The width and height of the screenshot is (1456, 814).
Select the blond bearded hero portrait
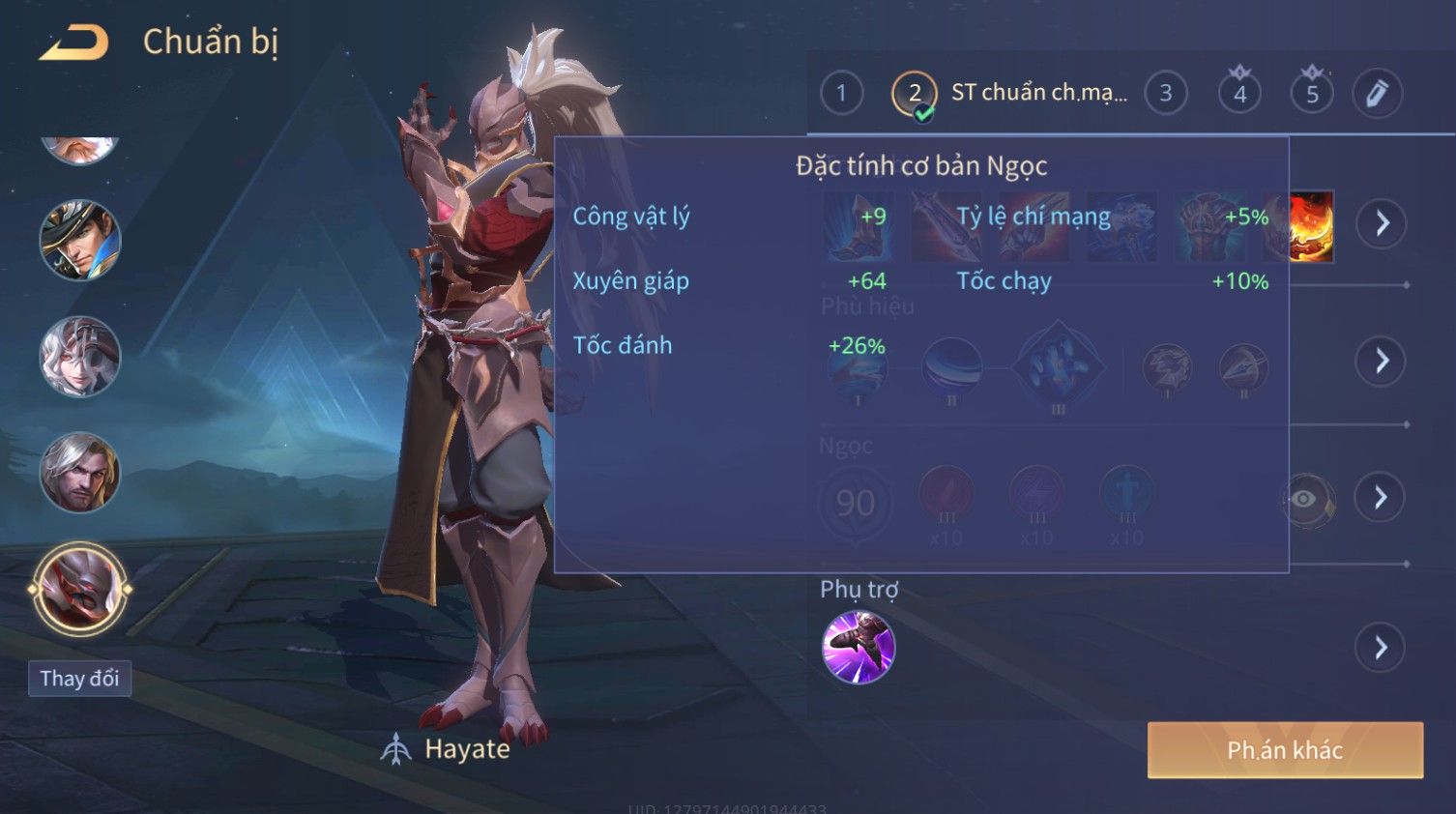79,473
